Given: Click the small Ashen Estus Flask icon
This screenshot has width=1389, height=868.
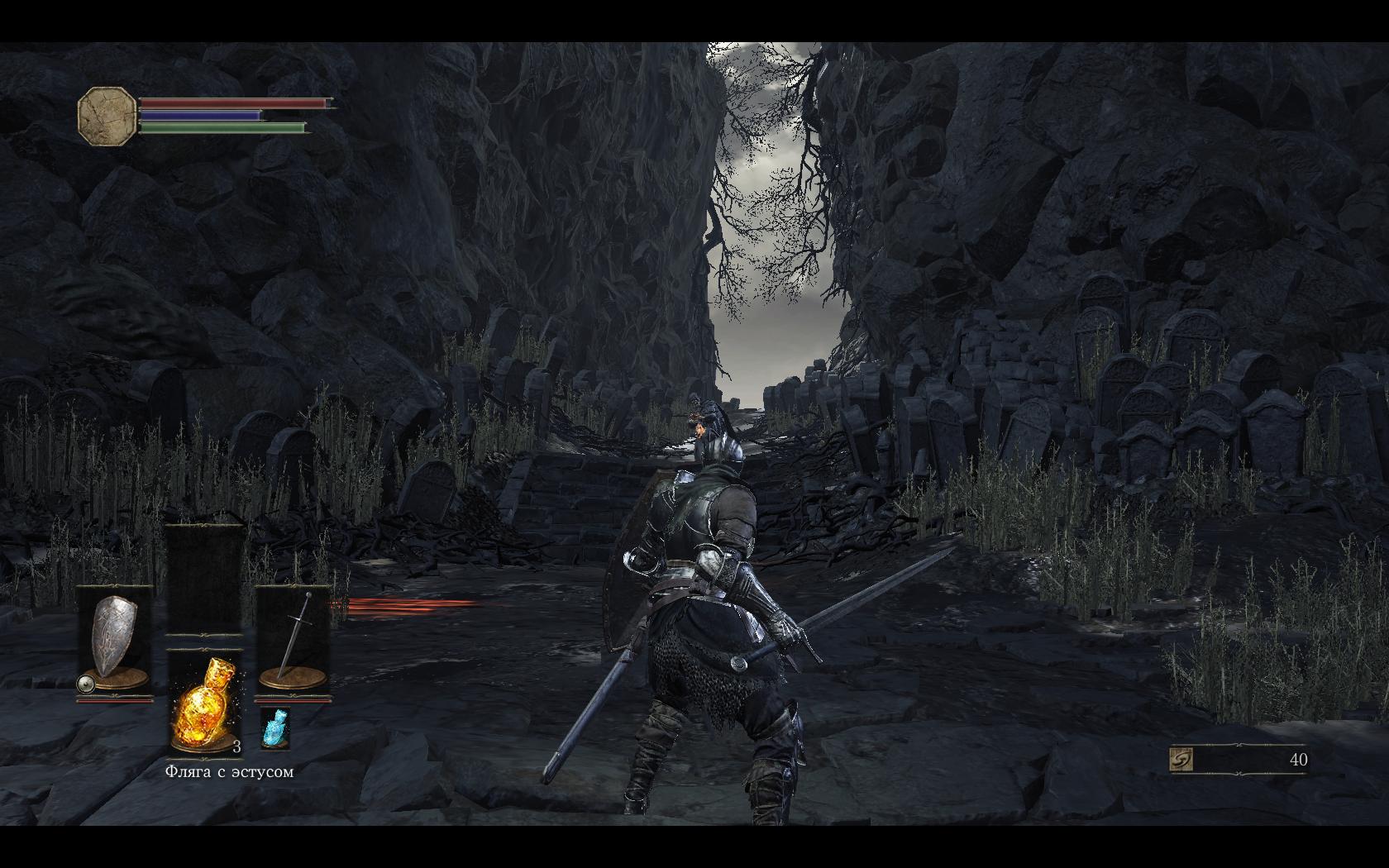Looking at the screenshot, I should point(274,728).
